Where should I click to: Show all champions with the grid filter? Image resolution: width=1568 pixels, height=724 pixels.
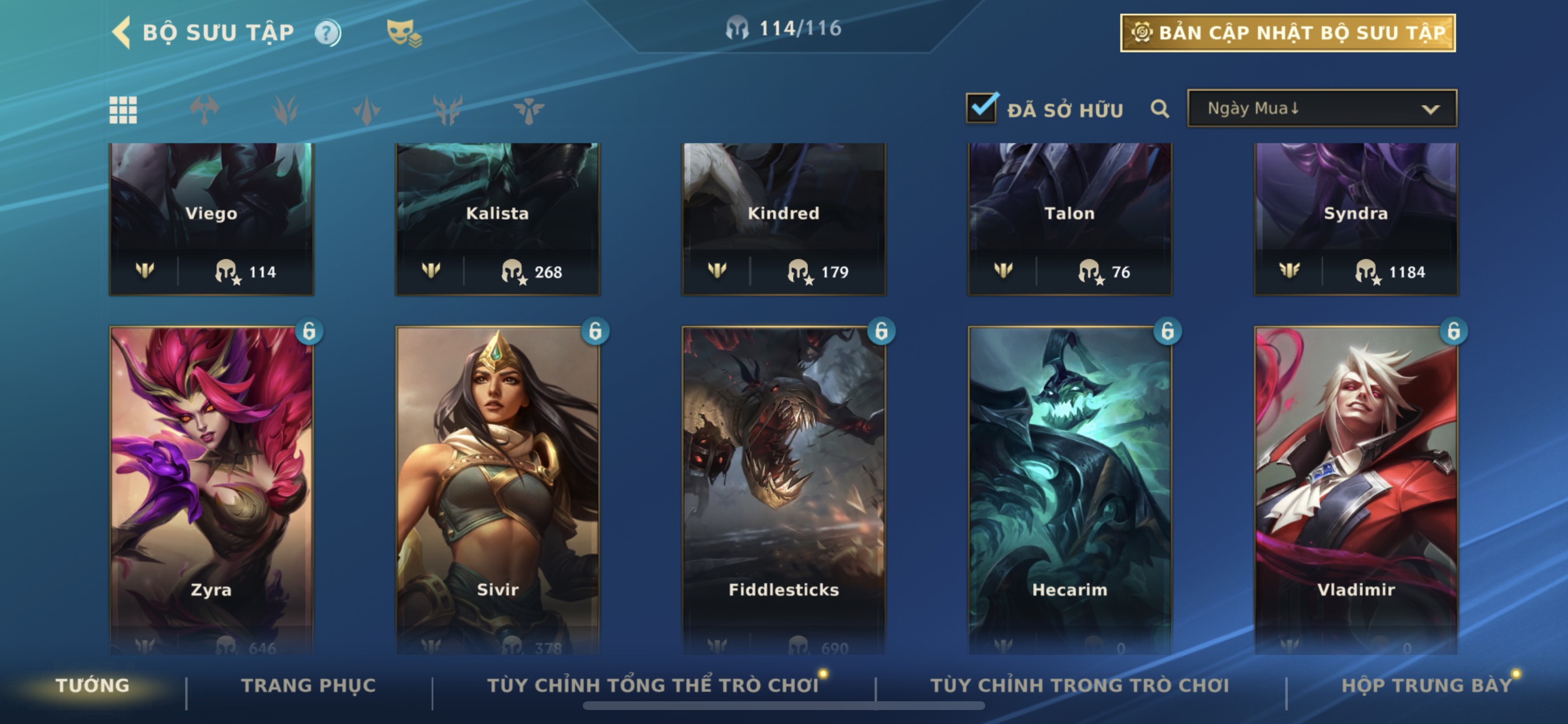click(123, 110)
